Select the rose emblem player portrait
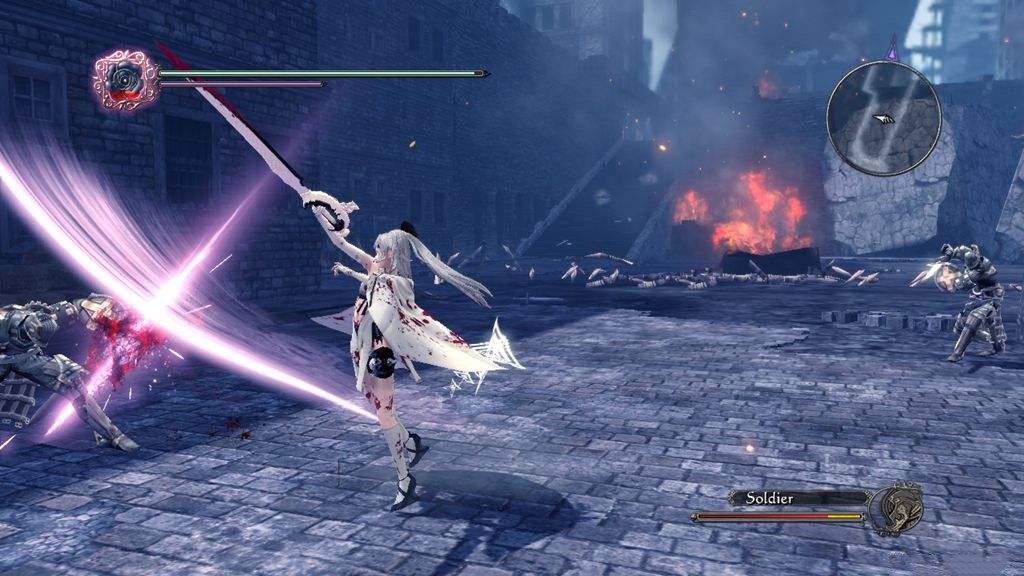 [125, 79]
